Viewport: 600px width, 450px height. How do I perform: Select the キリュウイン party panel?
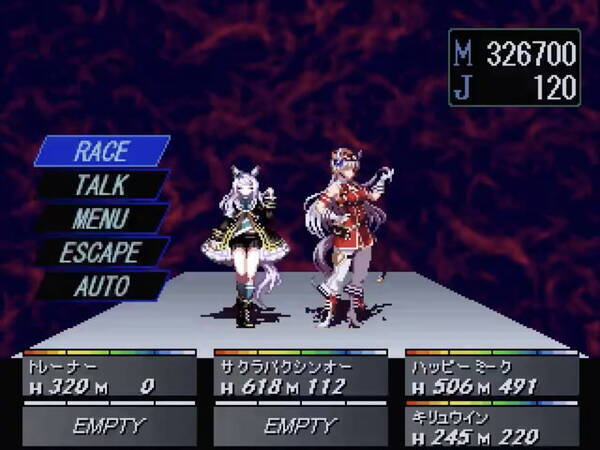pos(492,425)
